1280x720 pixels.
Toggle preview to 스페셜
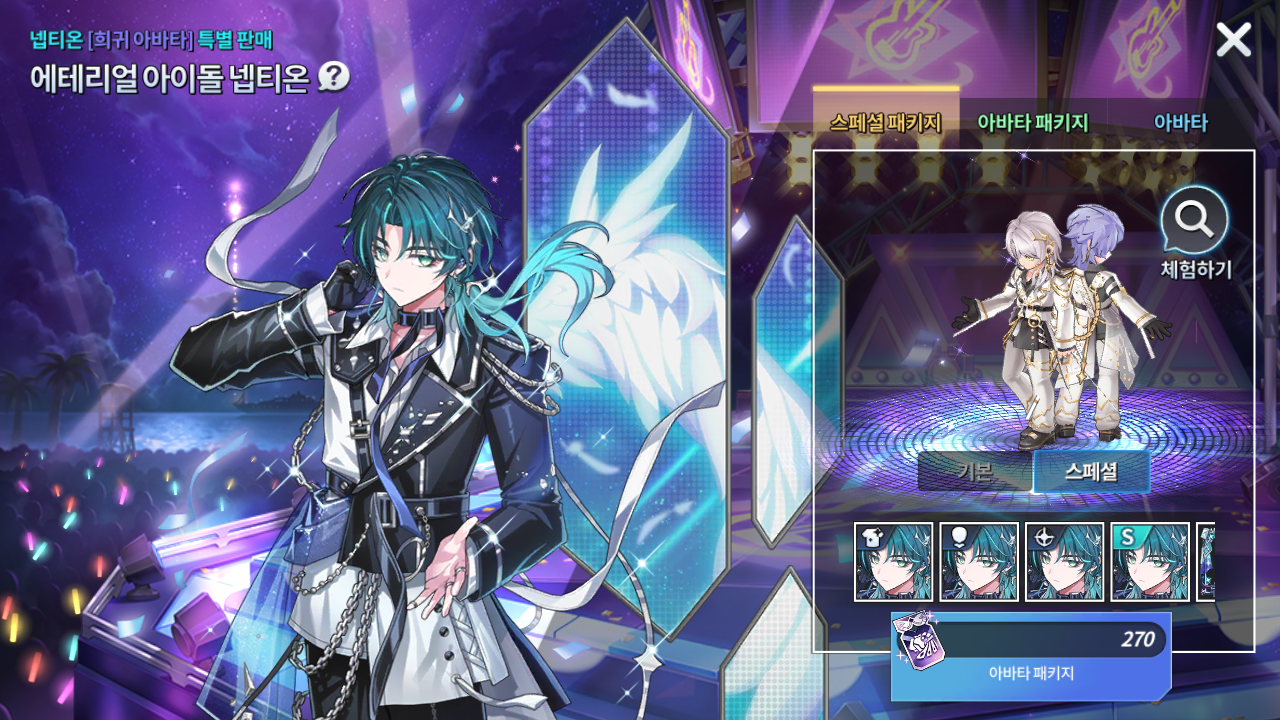click(x=1091, y=472)
